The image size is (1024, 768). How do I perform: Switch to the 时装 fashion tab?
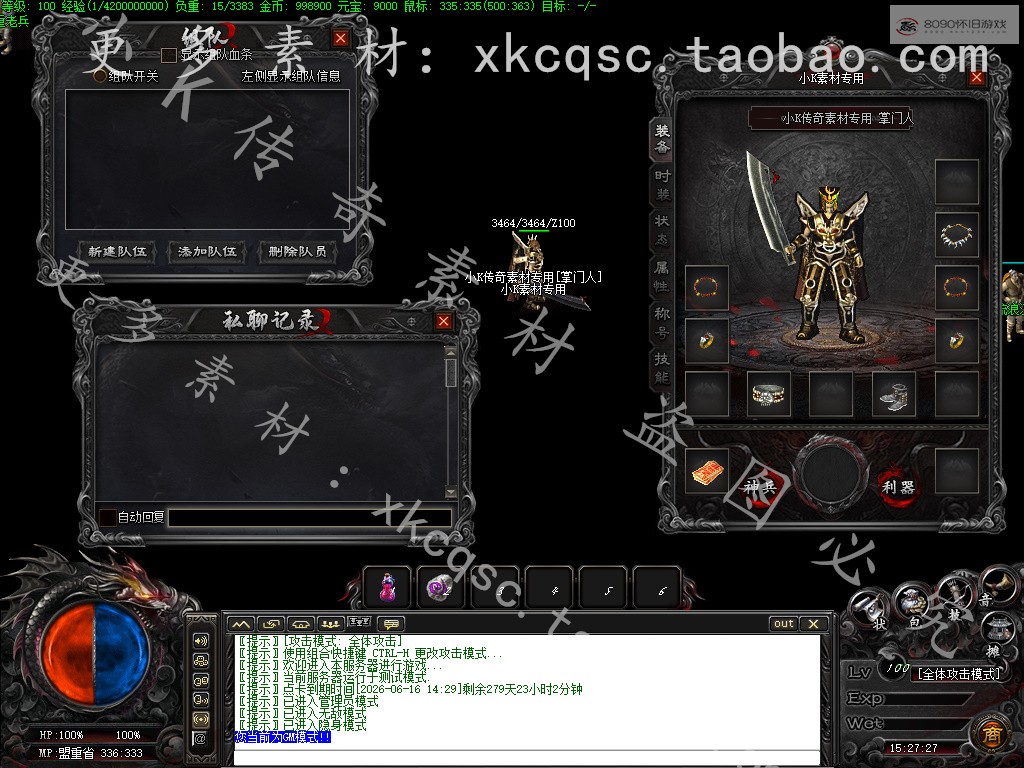click(662, 184)
